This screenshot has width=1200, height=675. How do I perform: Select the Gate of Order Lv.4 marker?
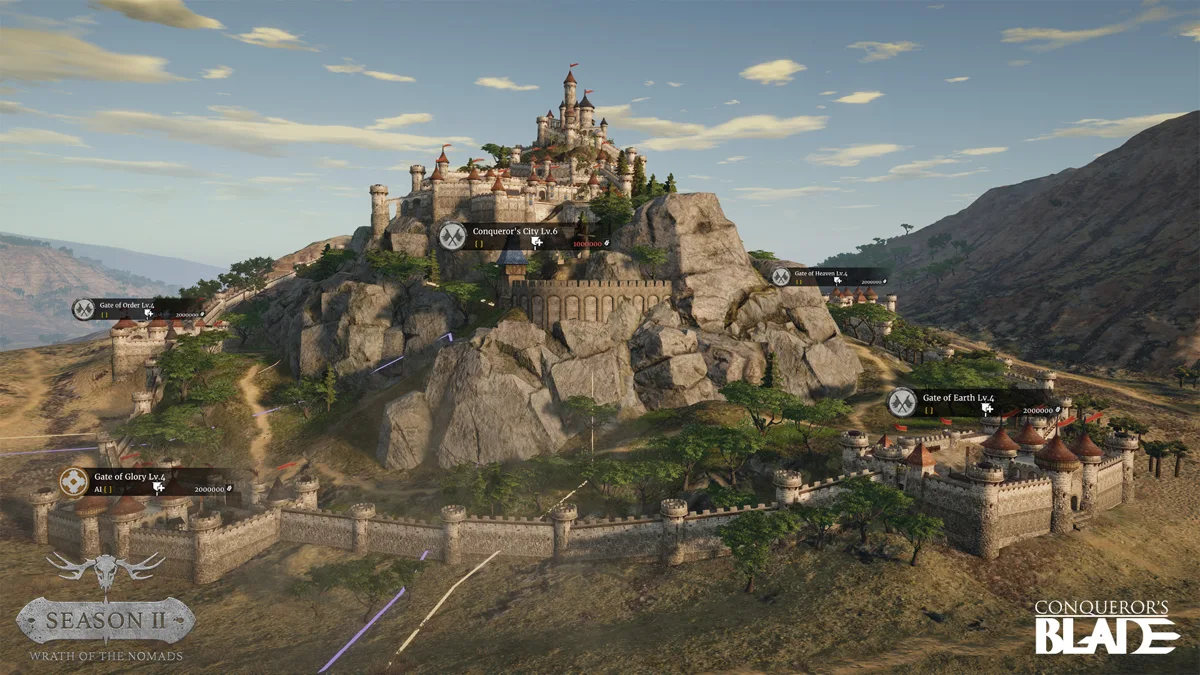point(84,309)
